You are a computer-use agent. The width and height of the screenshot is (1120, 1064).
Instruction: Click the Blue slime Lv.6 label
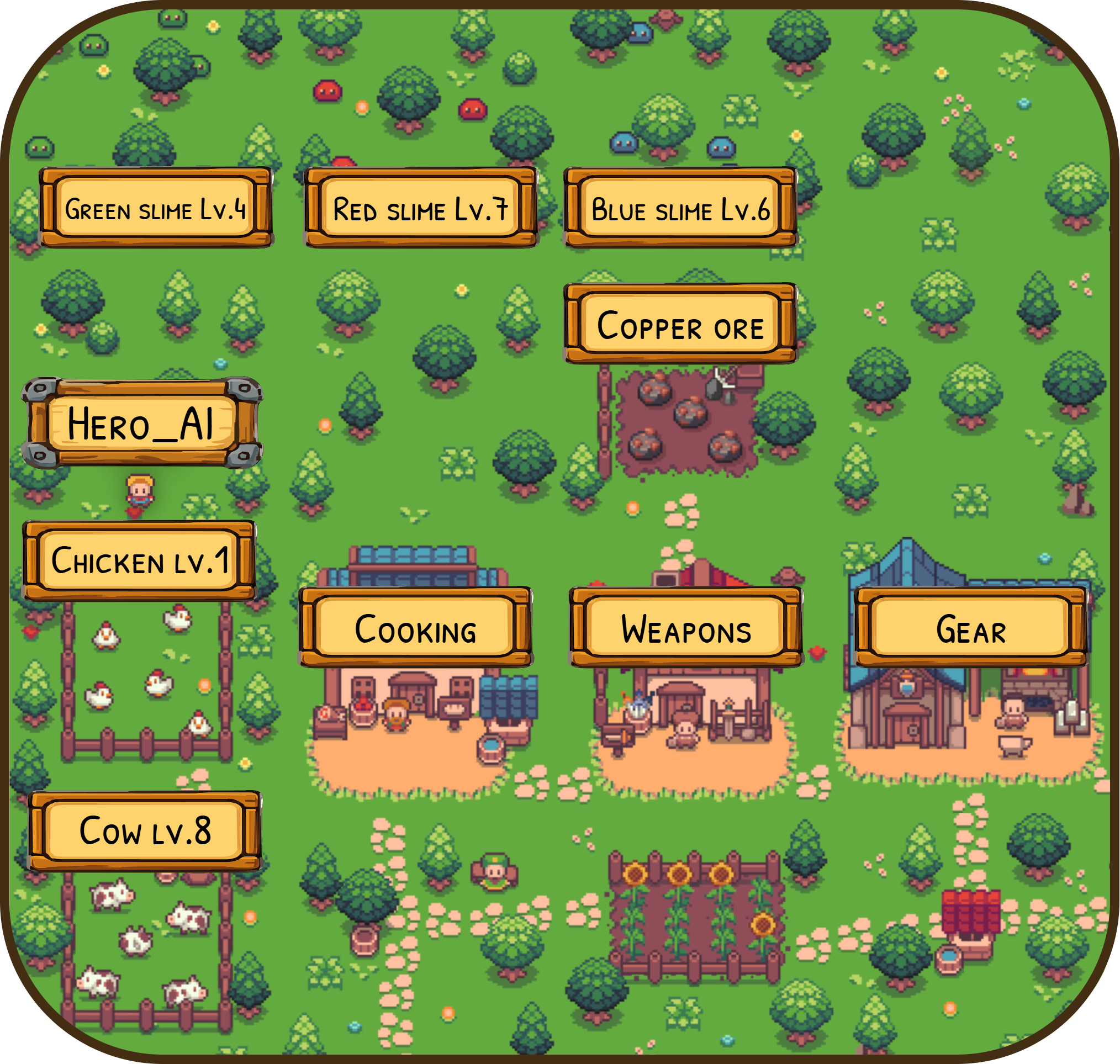[x=680, y=208]
